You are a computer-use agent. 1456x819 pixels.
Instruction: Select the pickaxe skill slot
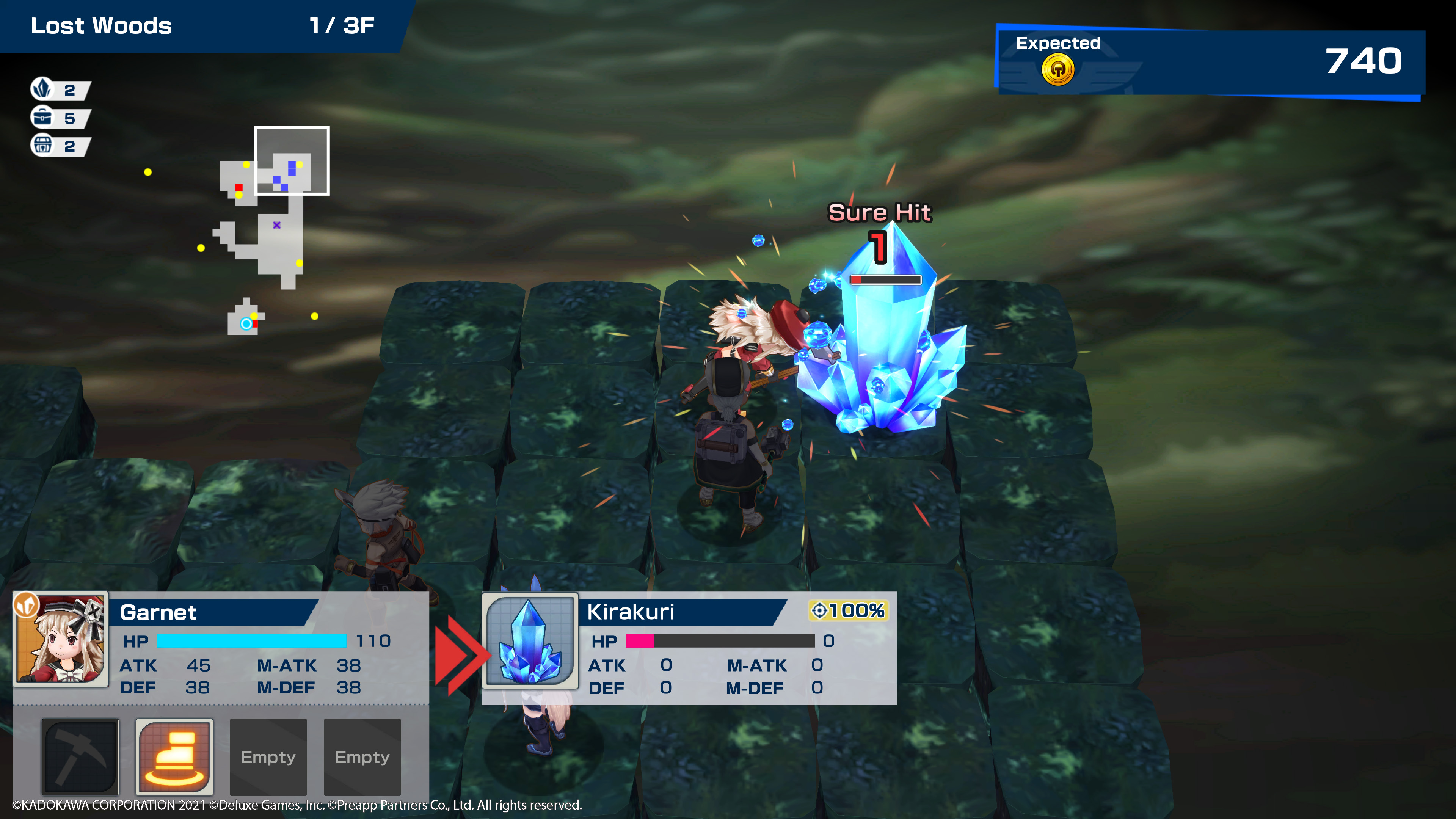pos(80,756)
